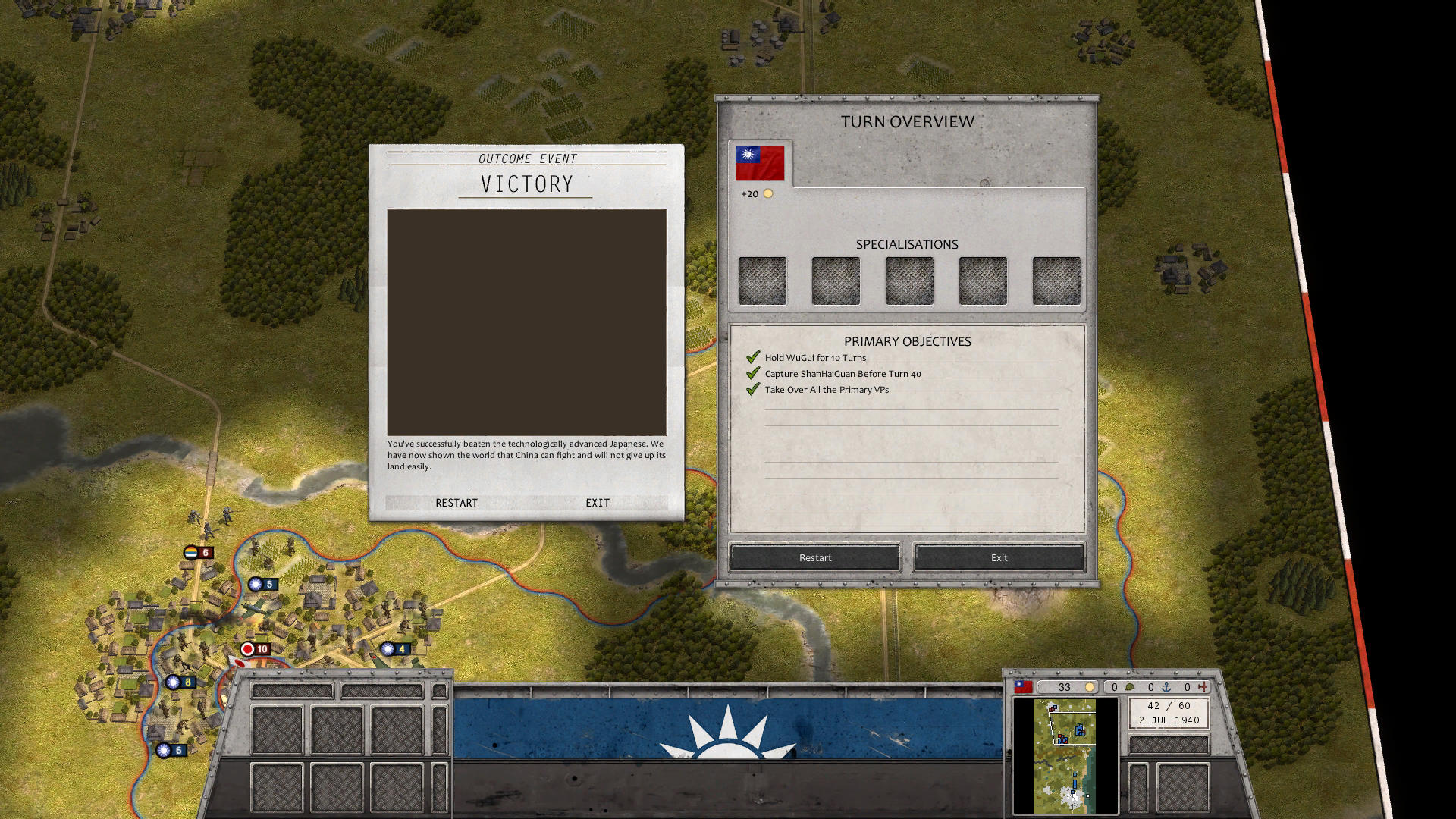Click the Chinese flag icon in the bottom bar

pos(1023,687)
